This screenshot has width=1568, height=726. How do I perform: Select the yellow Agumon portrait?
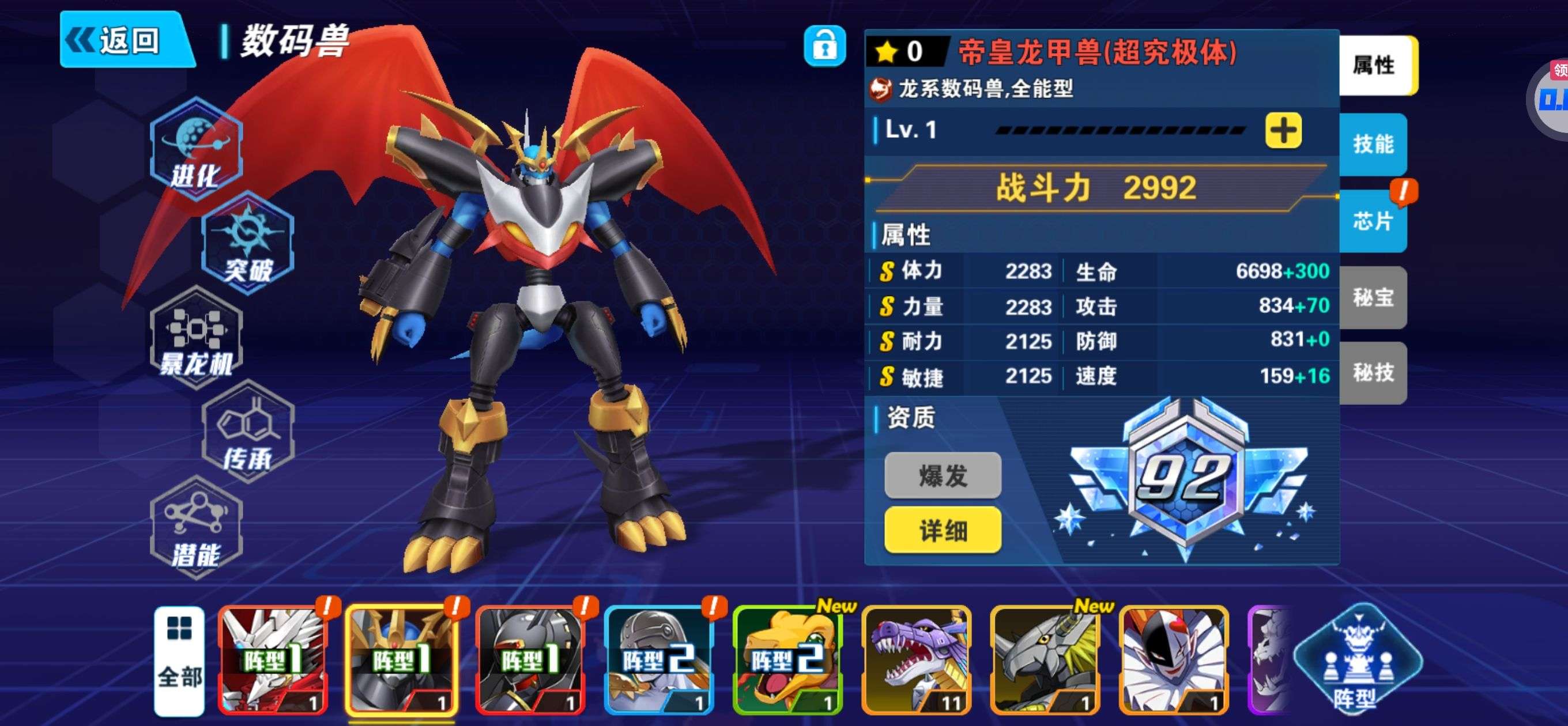[788, 661]
